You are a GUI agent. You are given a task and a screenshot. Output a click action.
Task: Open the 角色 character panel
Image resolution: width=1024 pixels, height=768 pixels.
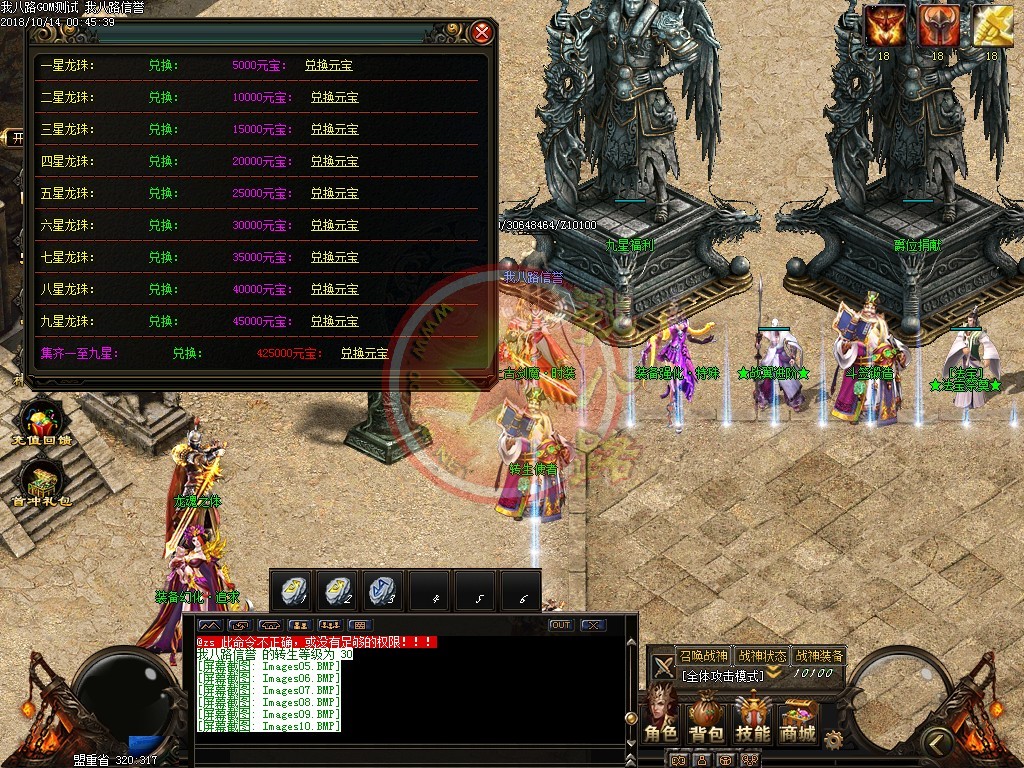(661, 717)
